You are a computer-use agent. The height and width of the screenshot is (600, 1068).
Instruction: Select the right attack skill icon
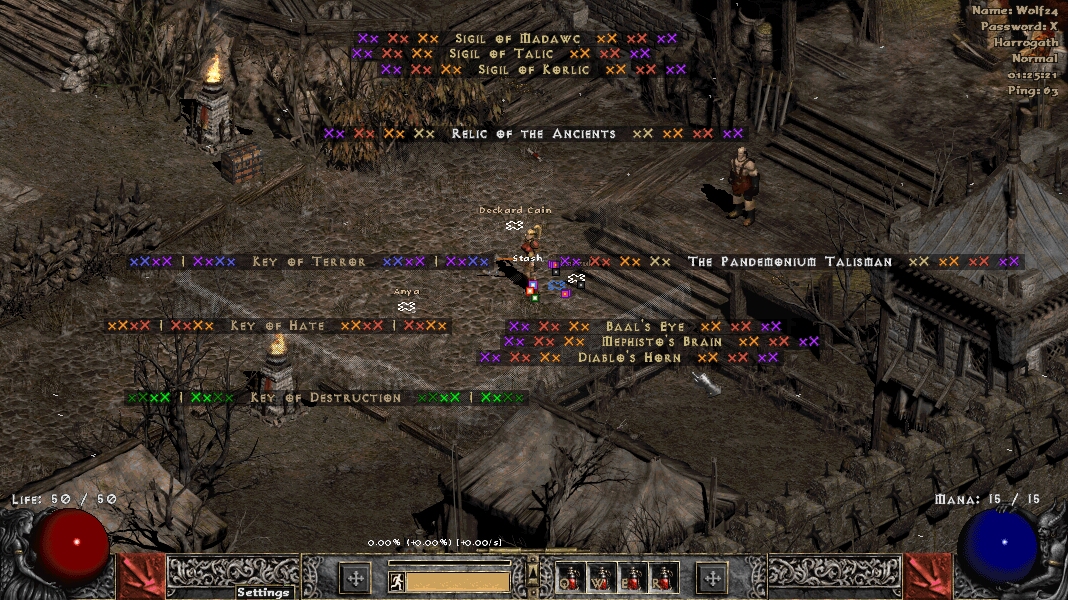(926, 577)
